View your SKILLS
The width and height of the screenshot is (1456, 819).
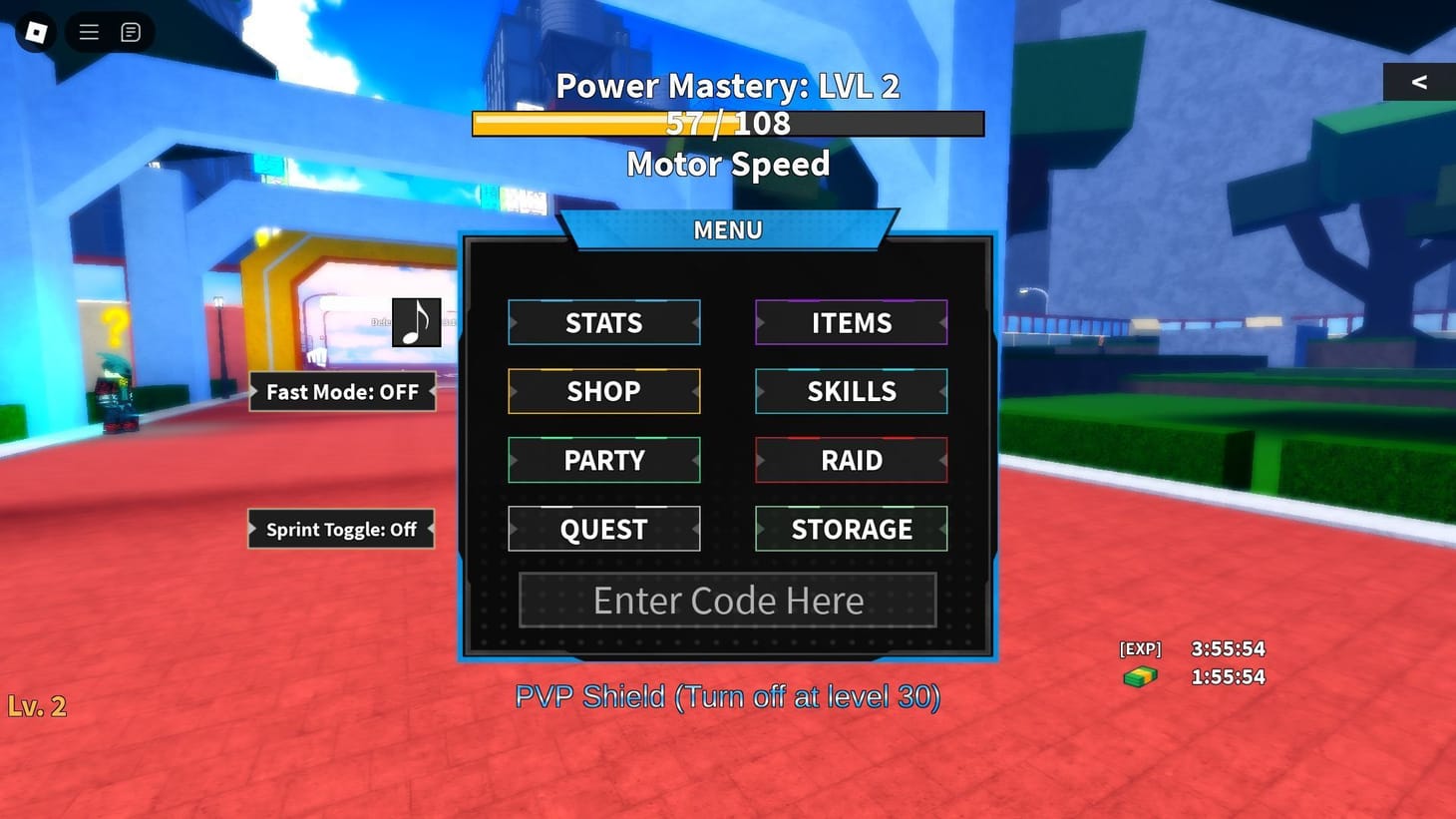850,391
